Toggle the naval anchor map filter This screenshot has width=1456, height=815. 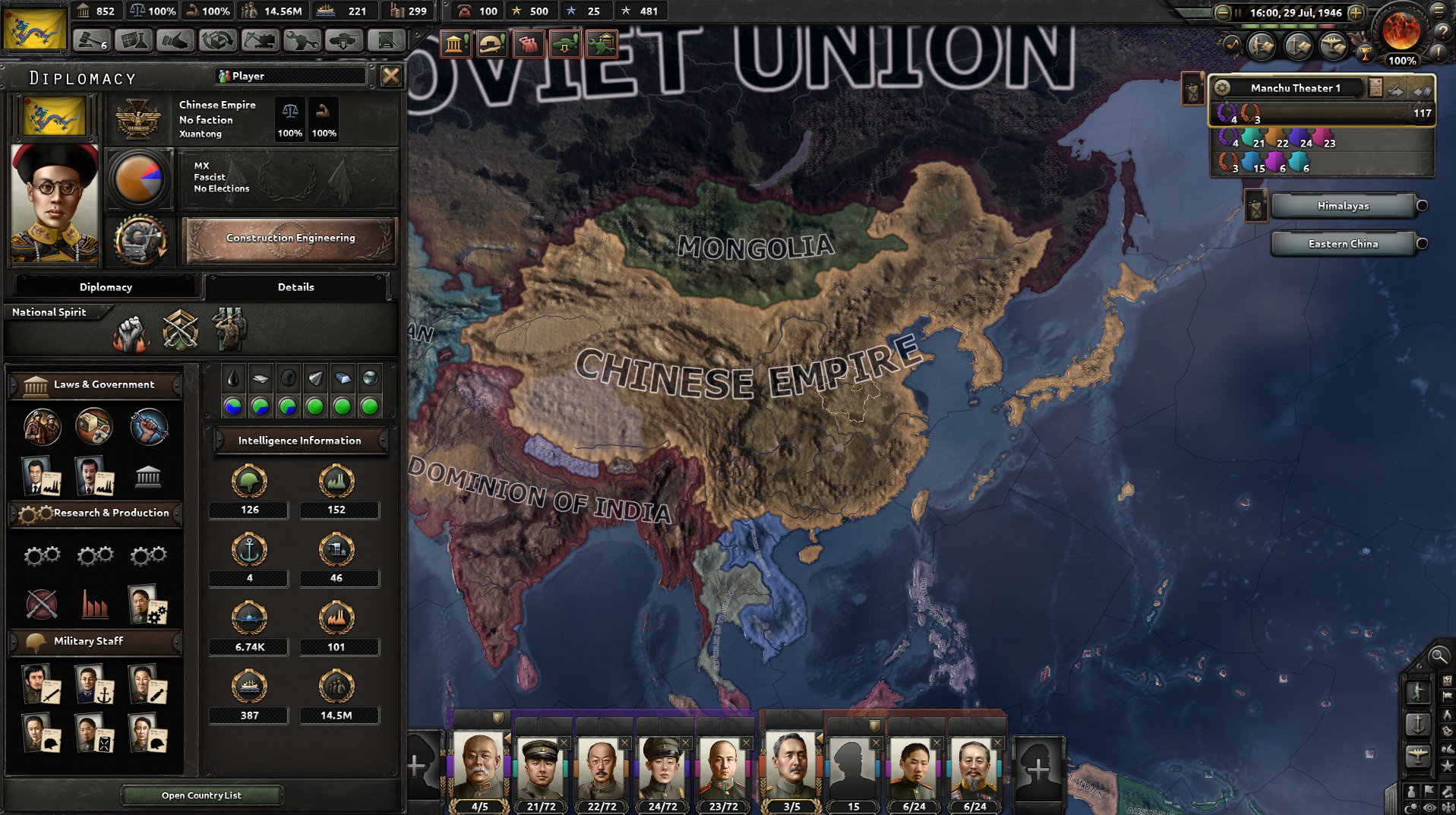coord(1417,723)
